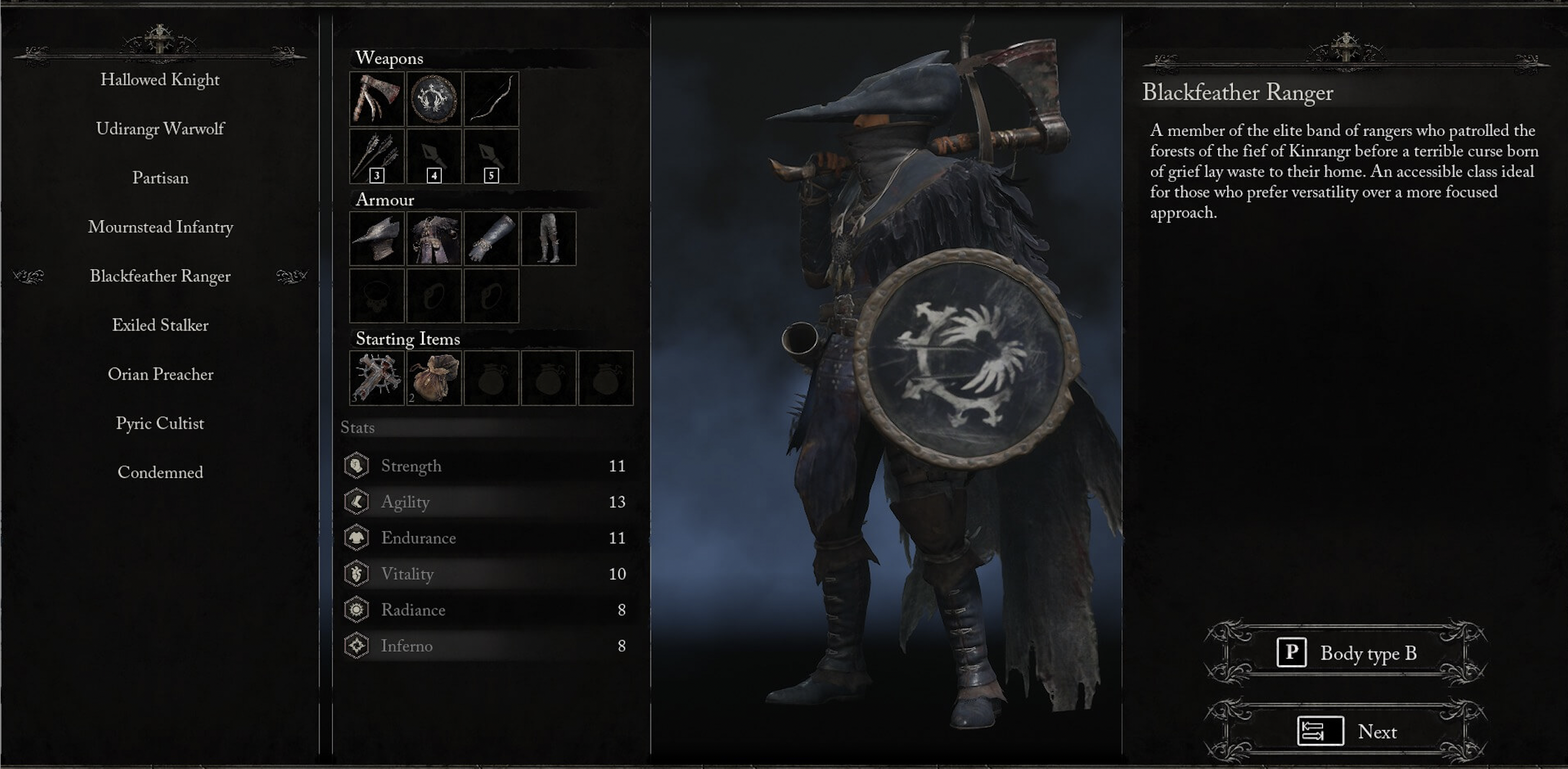
Task: Click the helmet slot under Armour
Action: click(376, 239)
